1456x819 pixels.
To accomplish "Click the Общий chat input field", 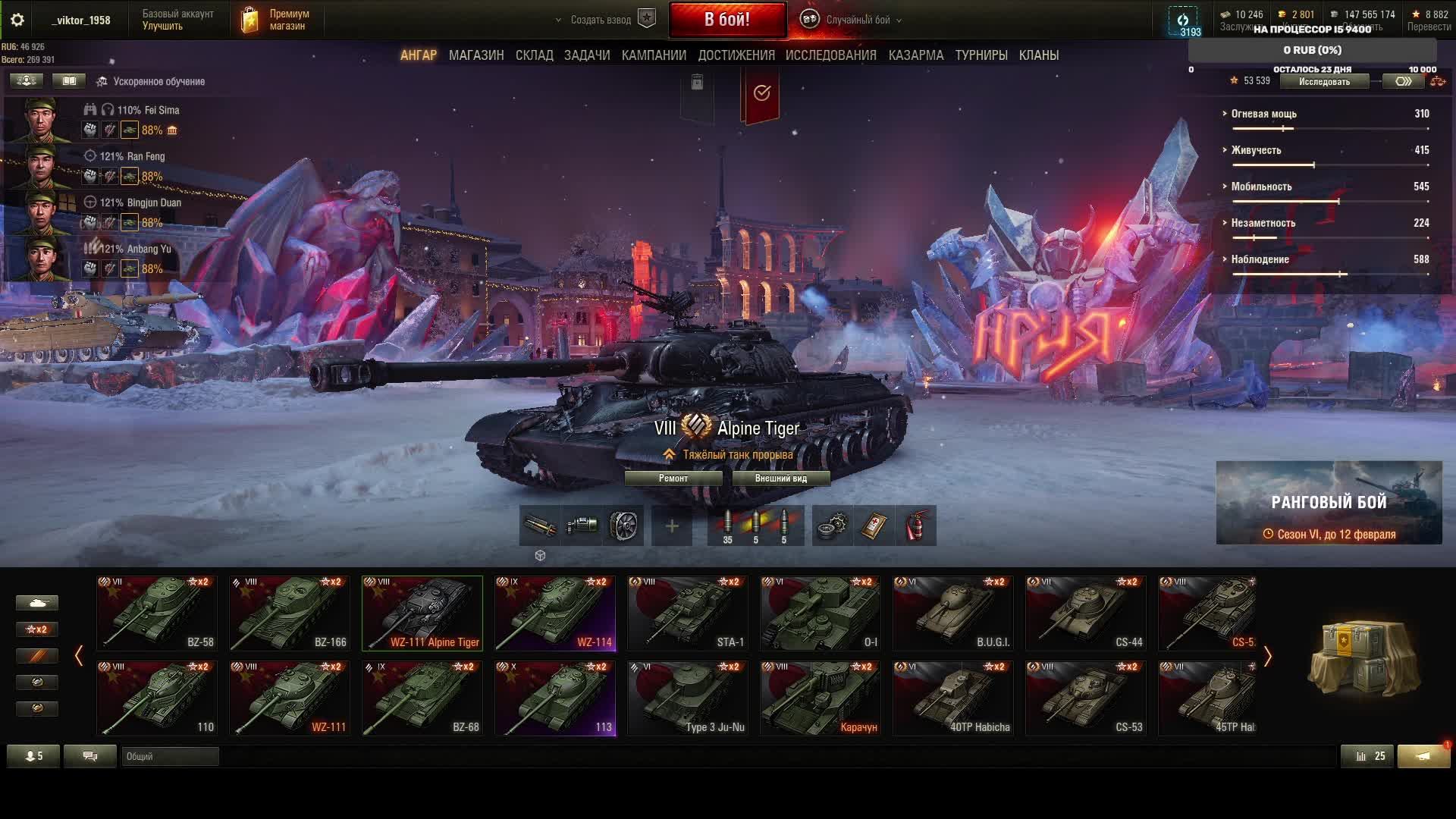I will [170, 756].
